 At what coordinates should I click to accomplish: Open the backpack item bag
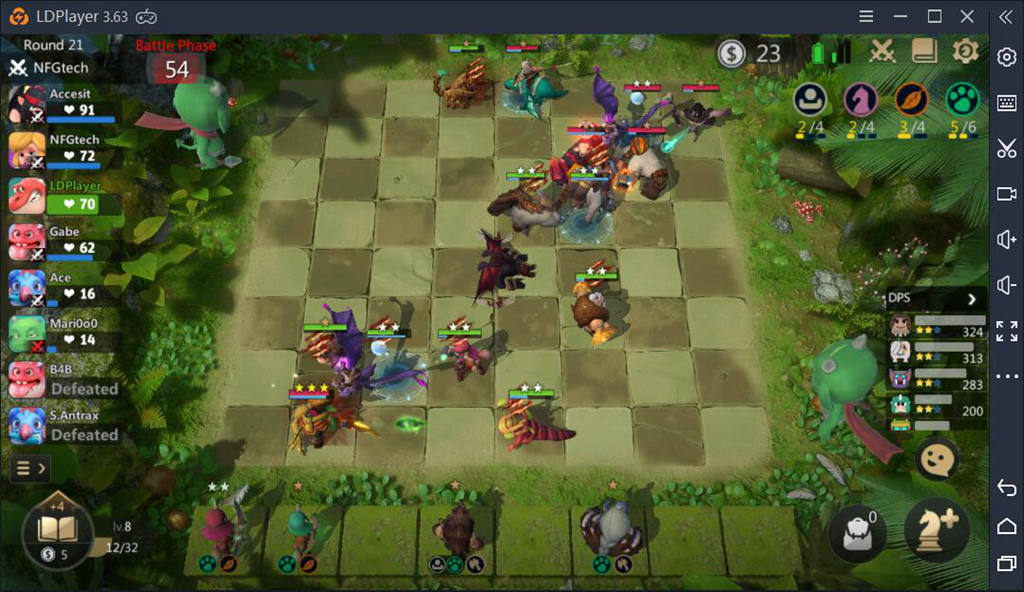[x=857, y=532]
